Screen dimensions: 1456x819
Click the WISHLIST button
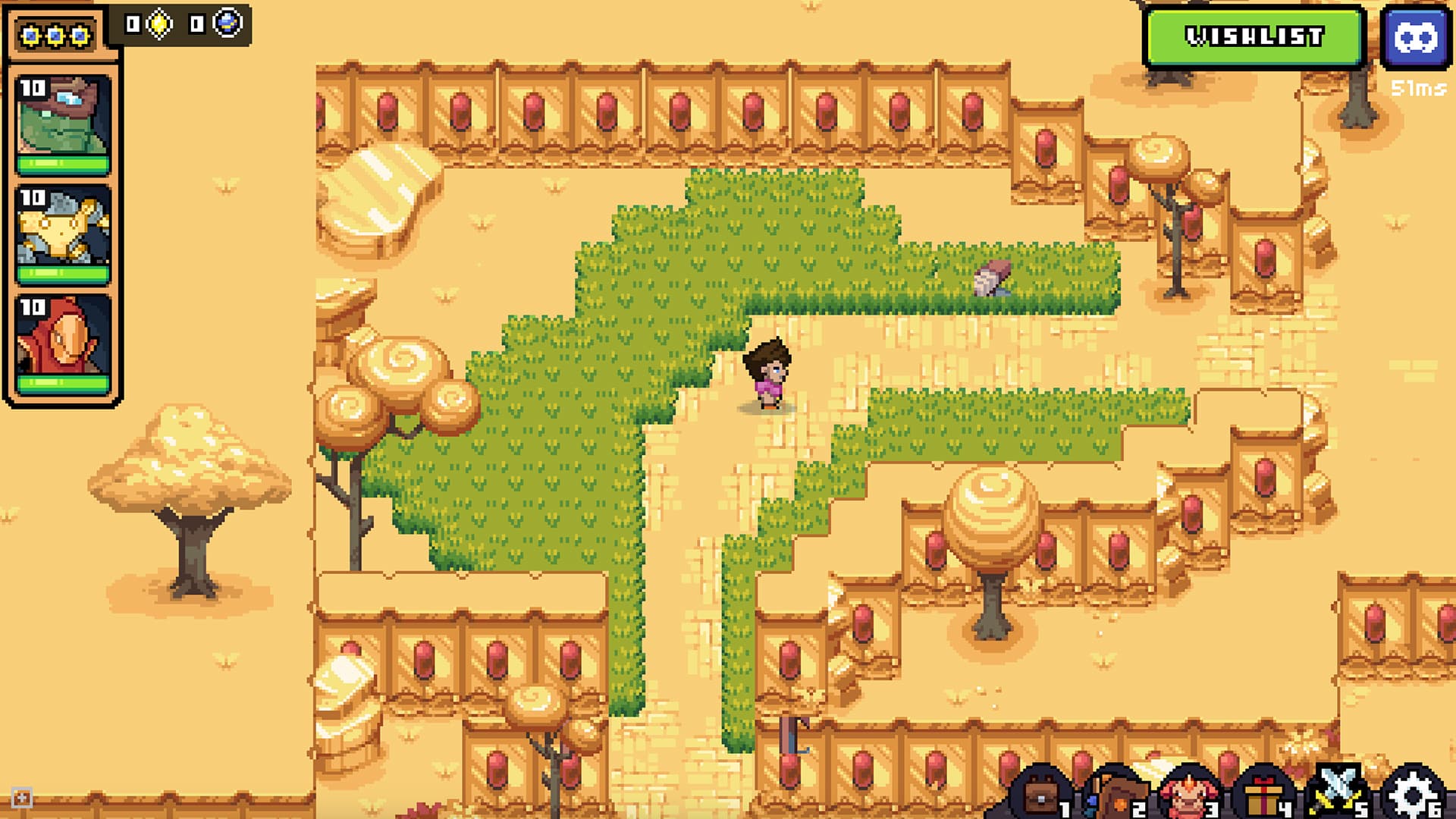point(1255,35)
